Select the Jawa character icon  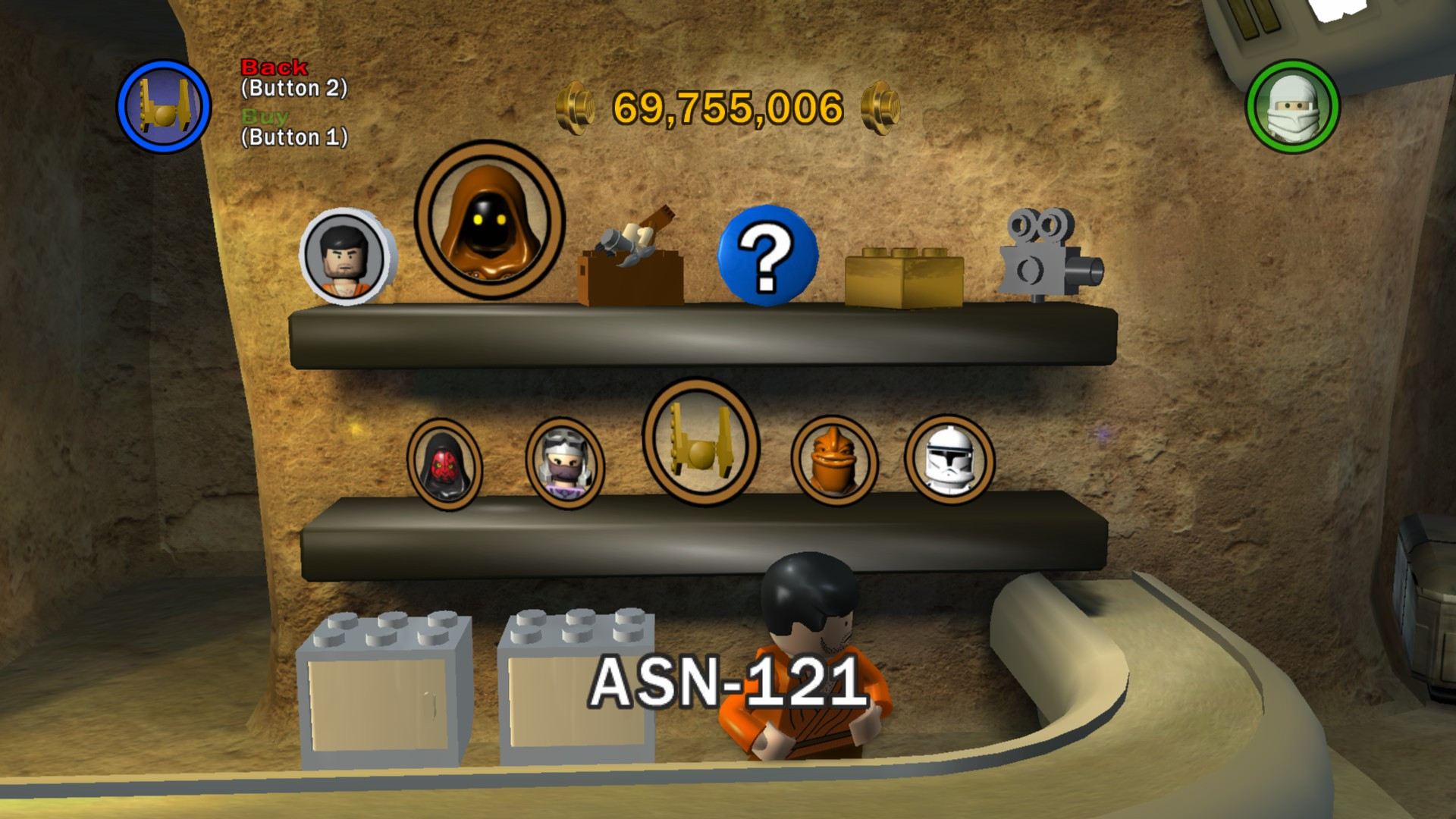[x=489, y=220]
